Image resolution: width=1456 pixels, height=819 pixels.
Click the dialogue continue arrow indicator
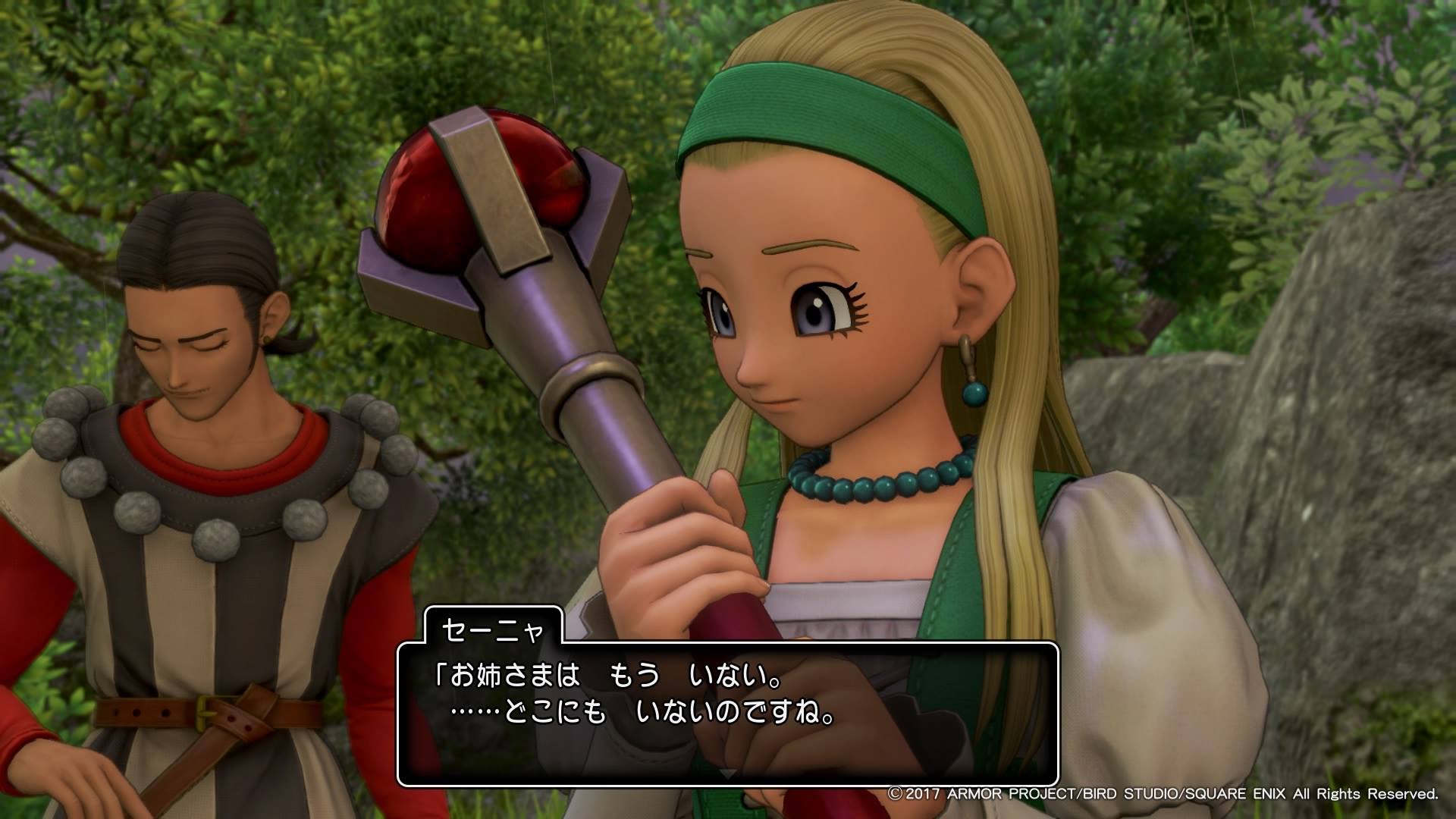[x=727, y=774]
